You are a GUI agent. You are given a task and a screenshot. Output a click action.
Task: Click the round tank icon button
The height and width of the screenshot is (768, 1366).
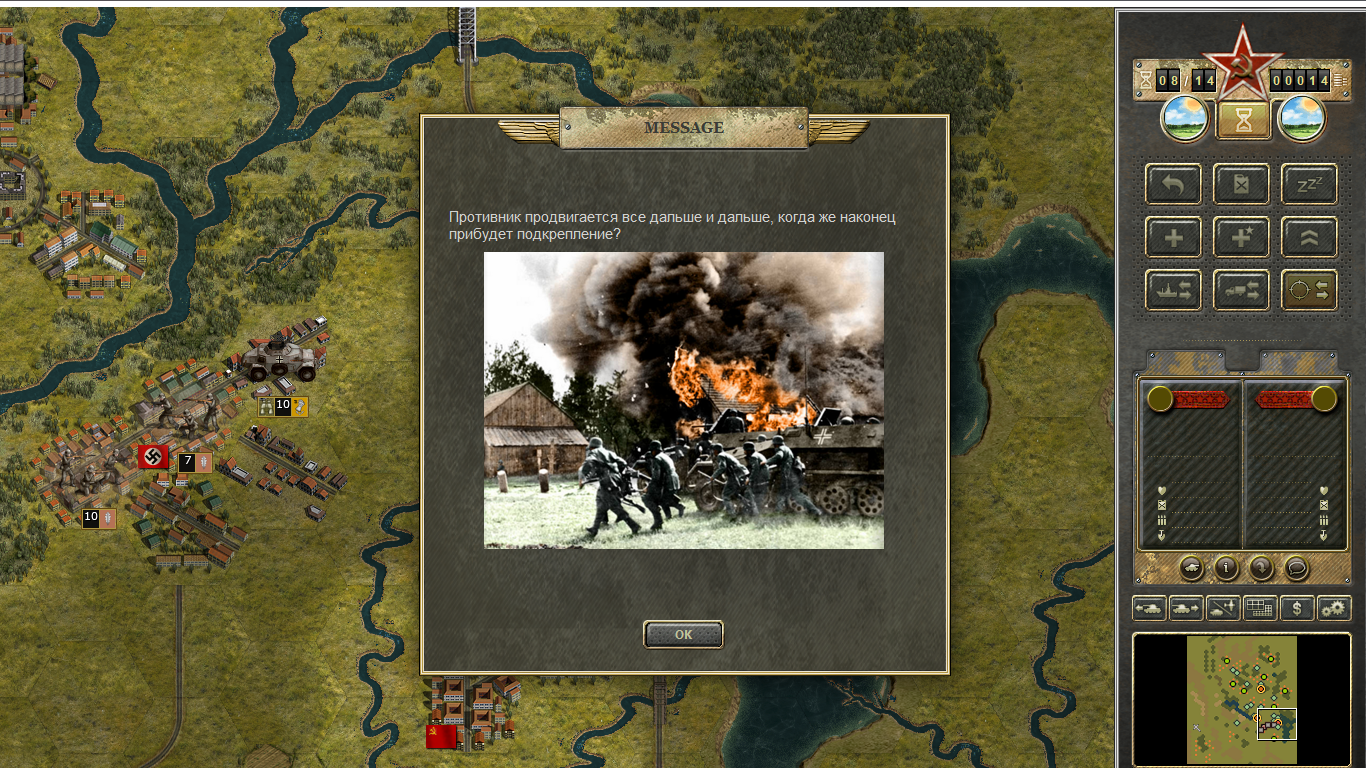[x=1191, y=568]
